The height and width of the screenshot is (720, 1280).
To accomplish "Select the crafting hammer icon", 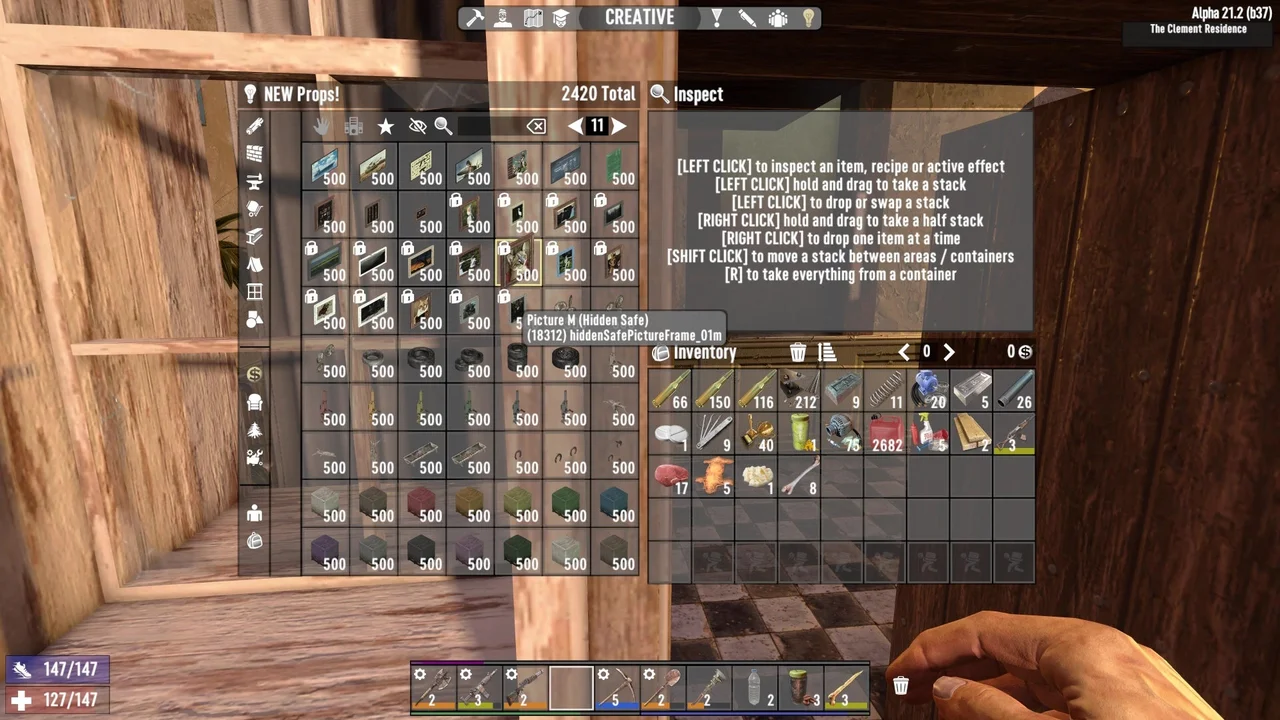I will [x=475, y=17].
